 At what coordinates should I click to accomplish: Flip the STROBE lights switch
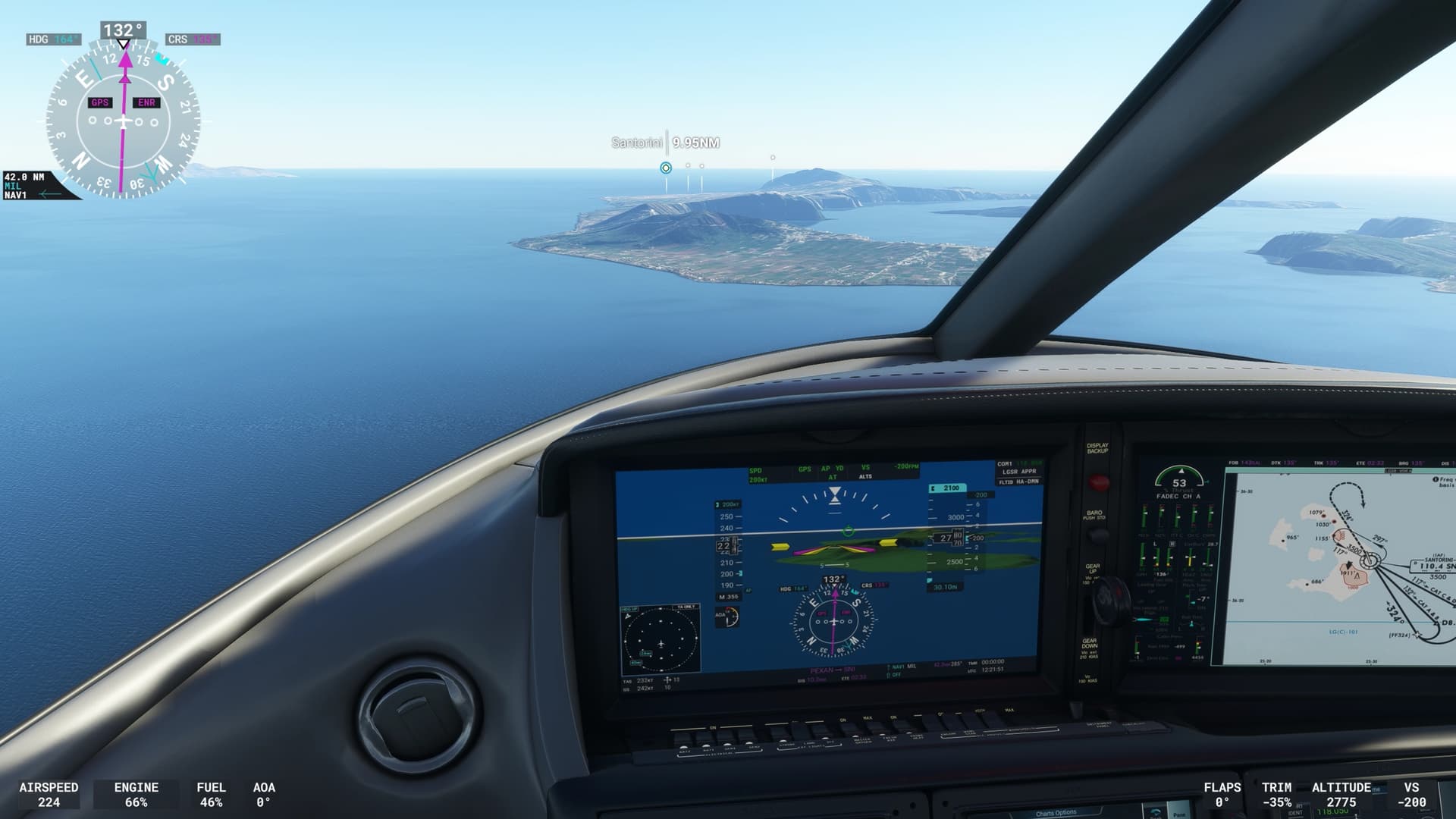(x=783, y=740)
